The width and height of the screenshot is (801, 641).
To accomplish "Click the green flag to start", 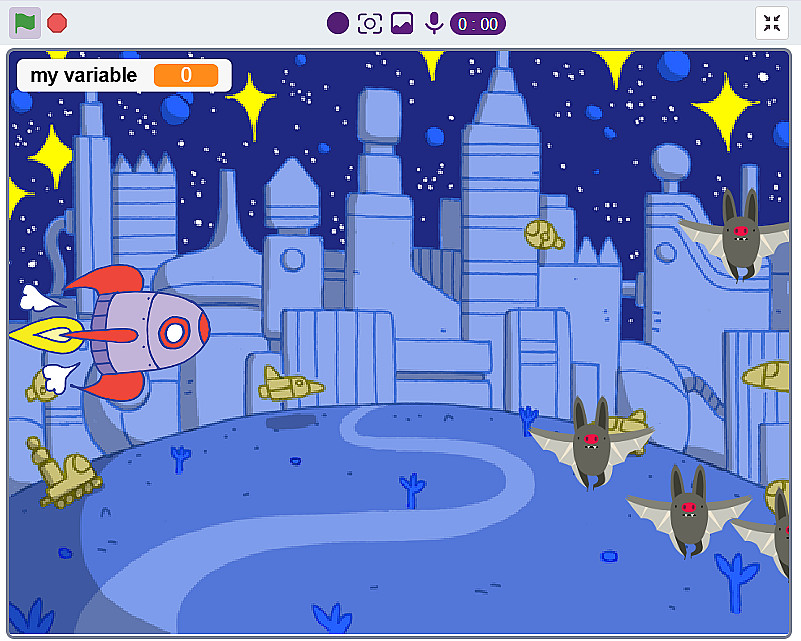I will 25,22.
